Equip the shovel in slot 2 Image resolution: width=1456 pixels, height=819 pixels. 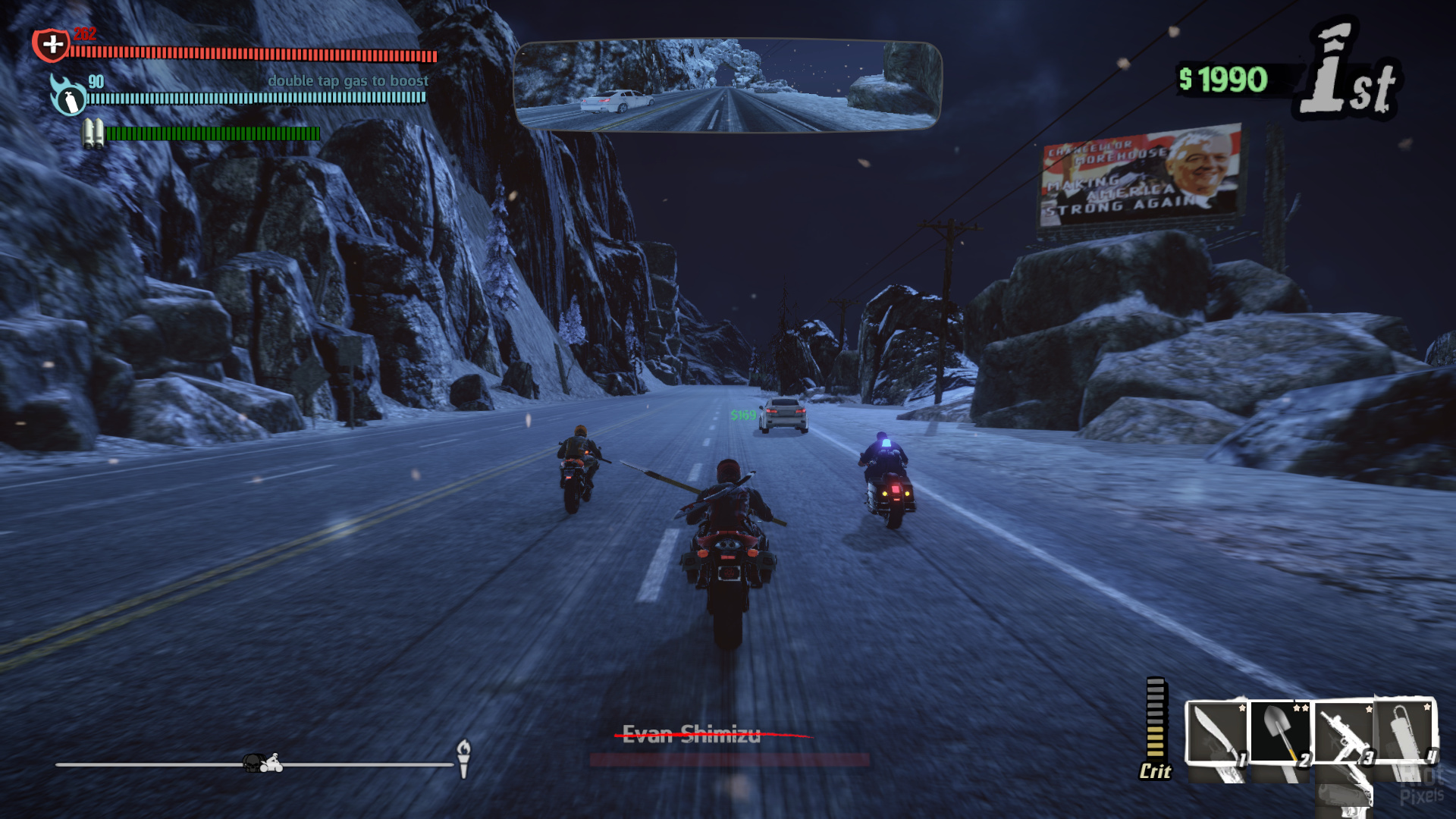click(1280, 733)
